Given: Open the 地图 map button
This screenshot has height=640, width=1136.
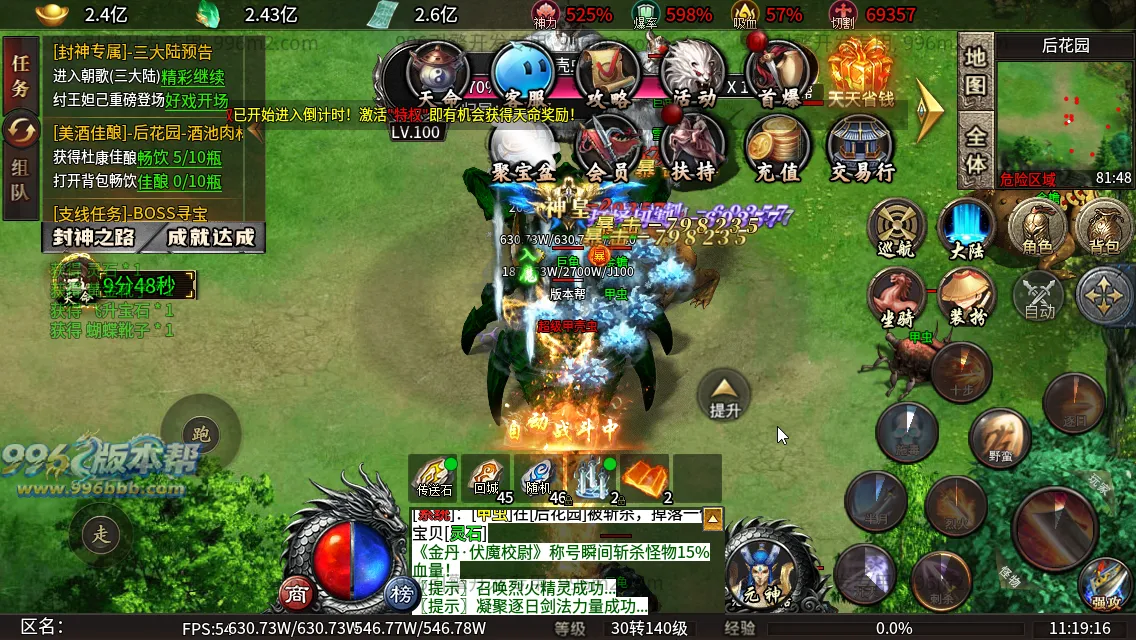Looking at the screenshot, I should (x=975, y=70).
